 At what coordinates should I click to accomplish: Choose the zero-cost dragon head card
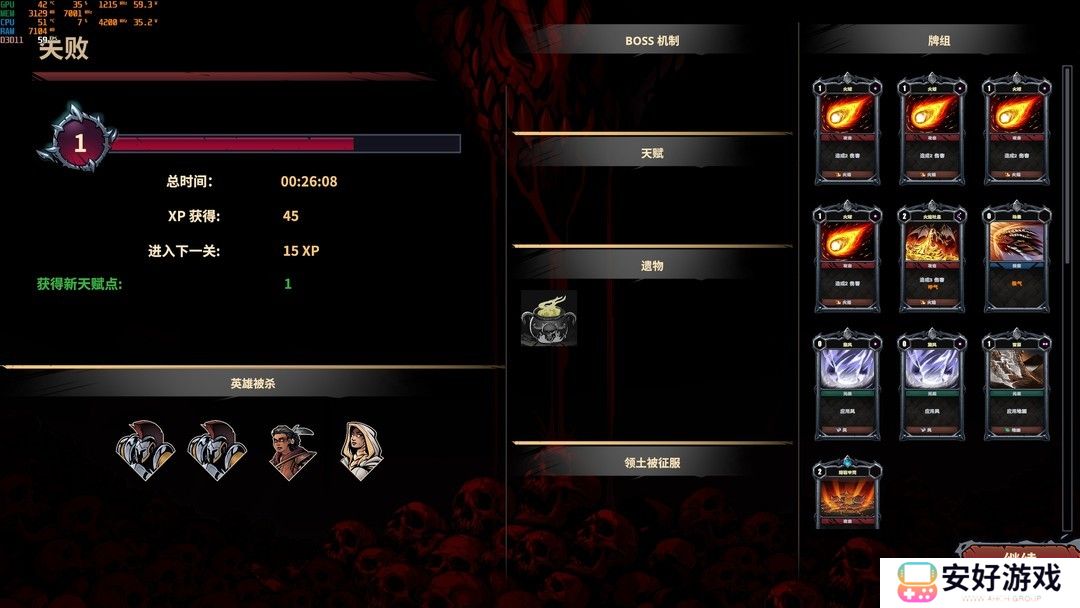[1016, 257]
